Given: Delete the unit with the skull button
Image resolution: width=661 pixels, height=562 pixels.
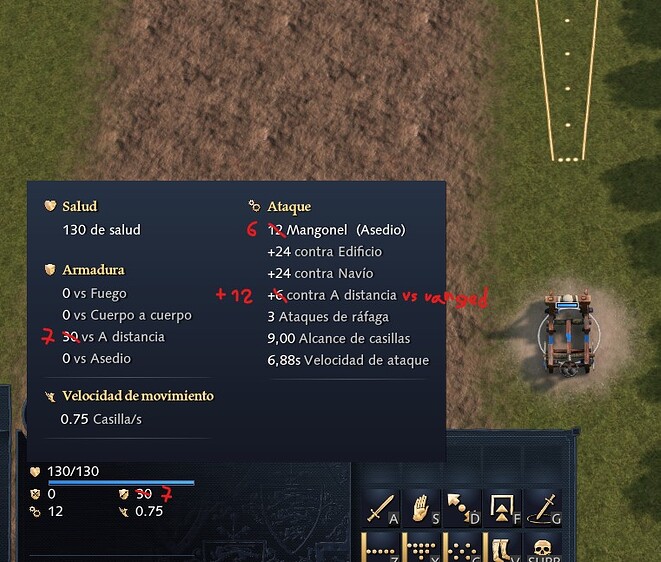Looking at the screenshot, I should (x=543, y=549).
